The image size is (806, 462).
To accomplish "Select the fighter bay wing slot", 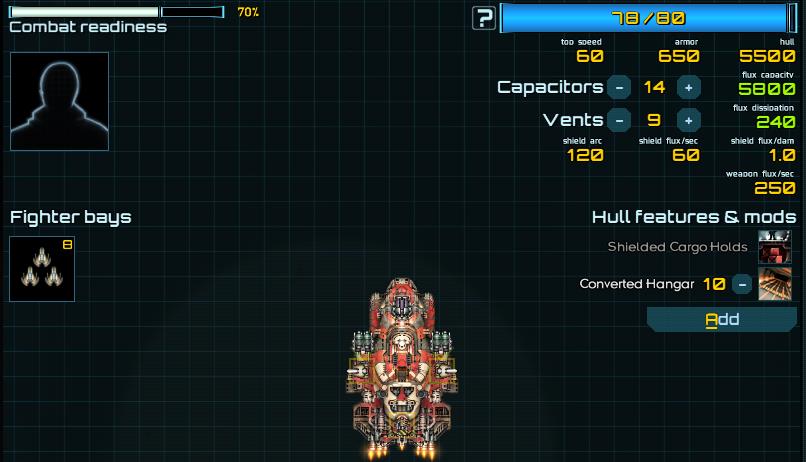I will click(x=42, y=269).
